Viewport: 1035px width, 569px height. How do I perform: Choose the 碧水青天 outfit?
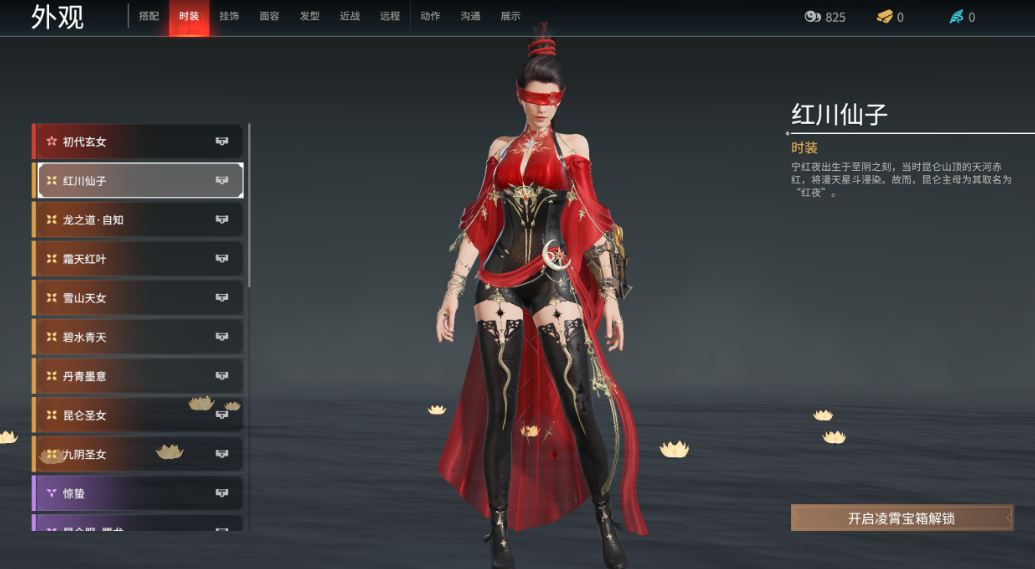point(139,337)
